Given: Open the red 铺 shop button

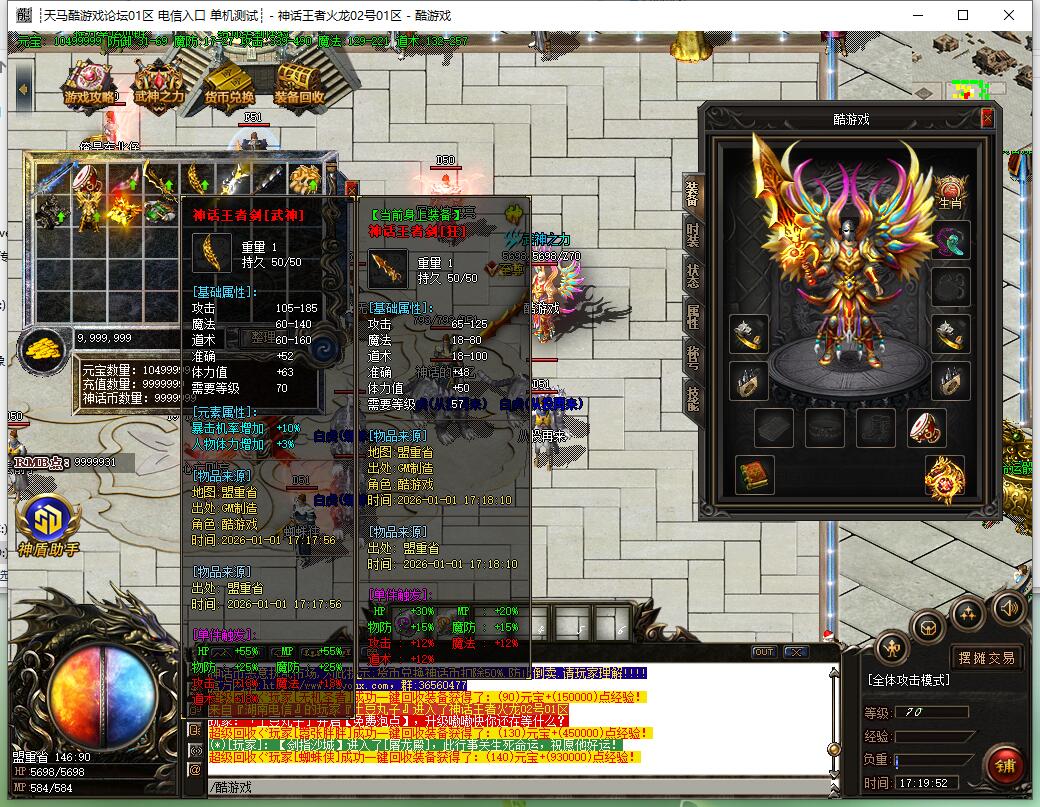Looking at the screenshot, I should point(1003,765).
